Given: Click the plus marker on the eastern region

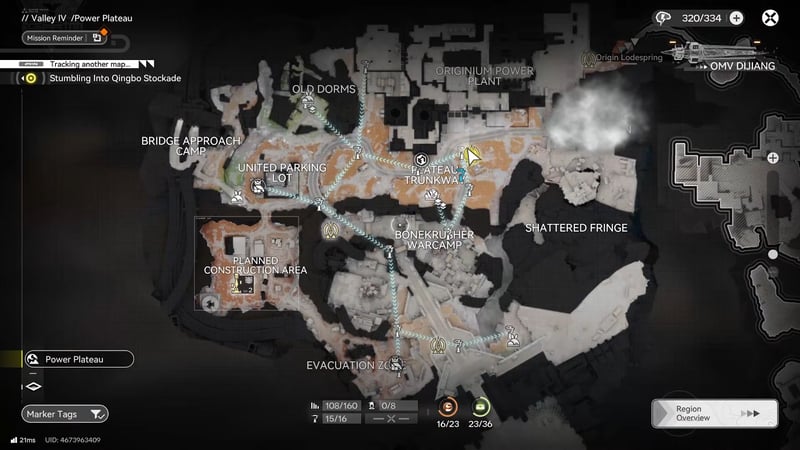Looking at the screenshot, I should [x=773, y=158].
